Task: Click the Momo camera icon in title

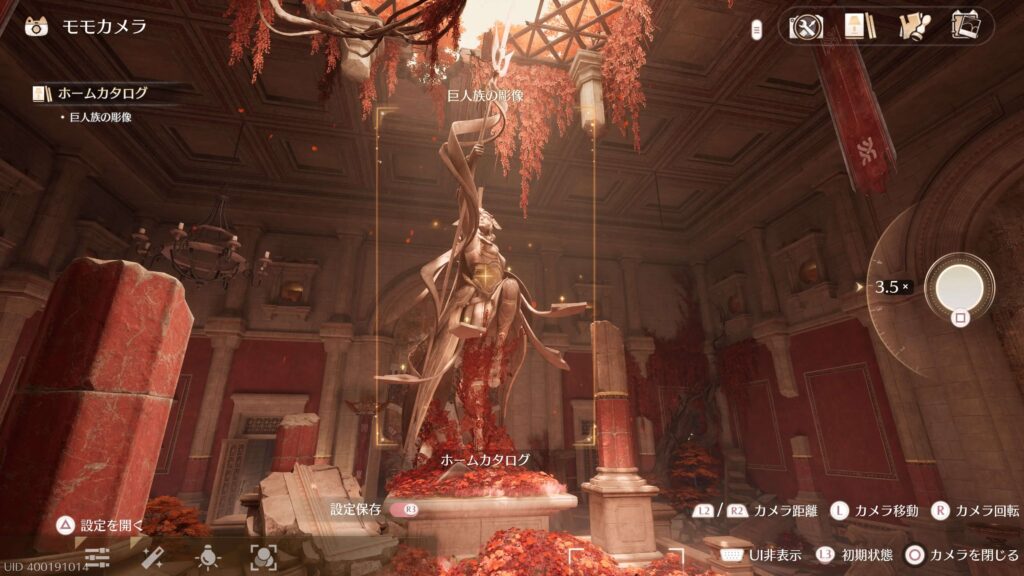Action: coord(36,26)
